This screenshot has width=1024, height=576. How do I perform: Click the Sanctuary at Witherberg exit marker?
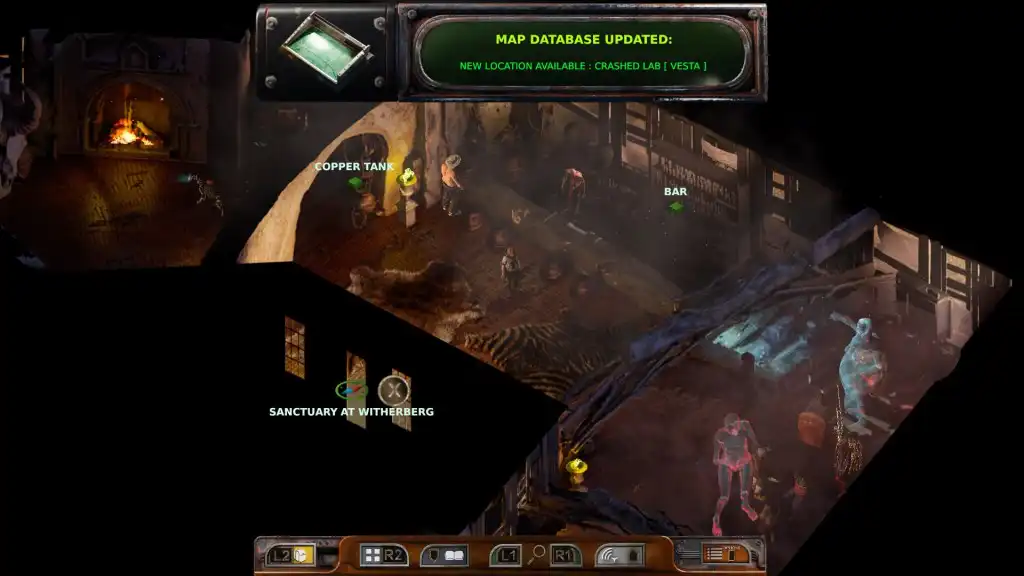click(x=351, y=390)
